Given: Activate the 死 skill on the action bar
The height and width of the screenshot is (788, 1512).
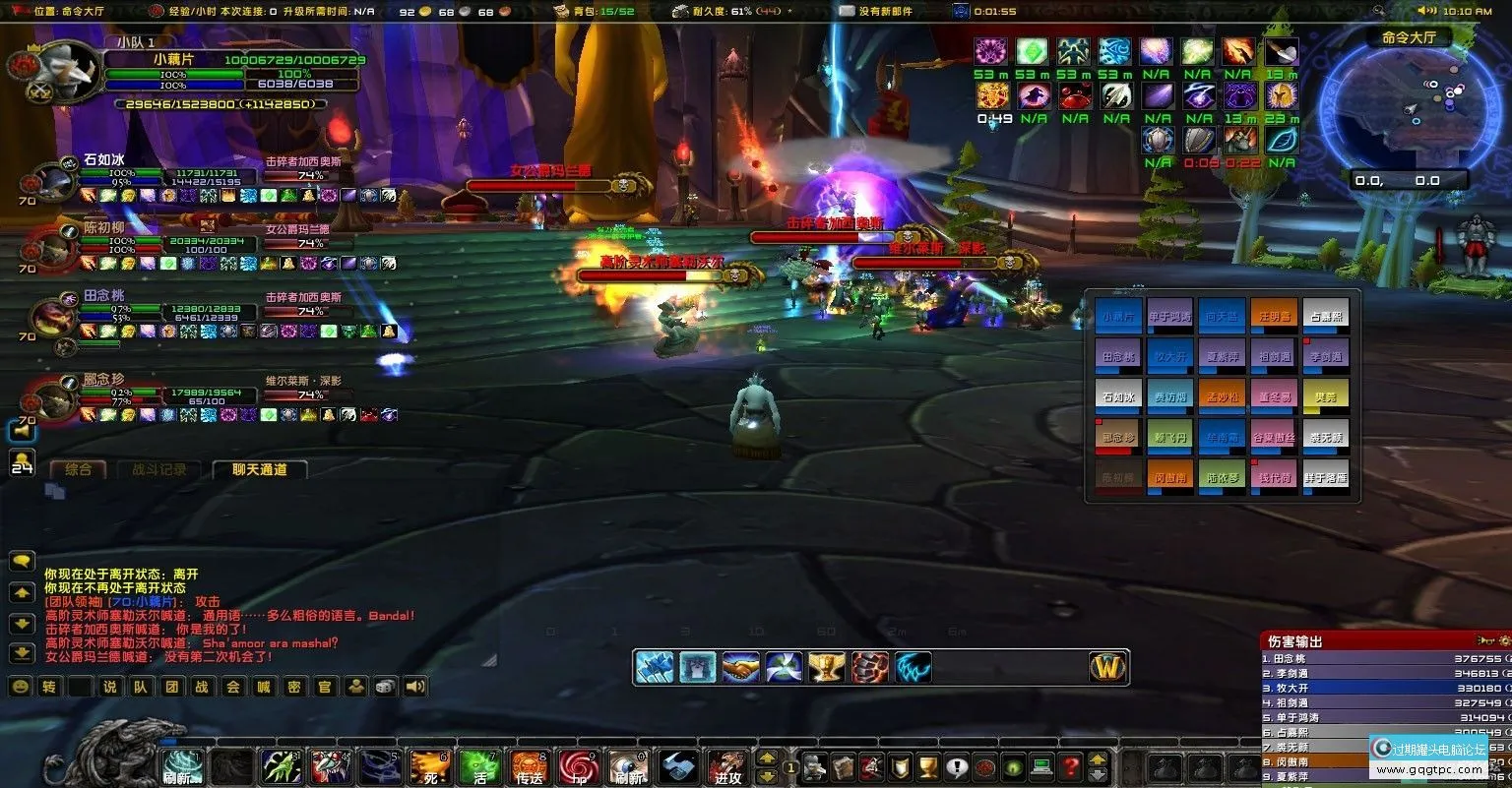Looking at the screenshot, I should click(430, 766).
